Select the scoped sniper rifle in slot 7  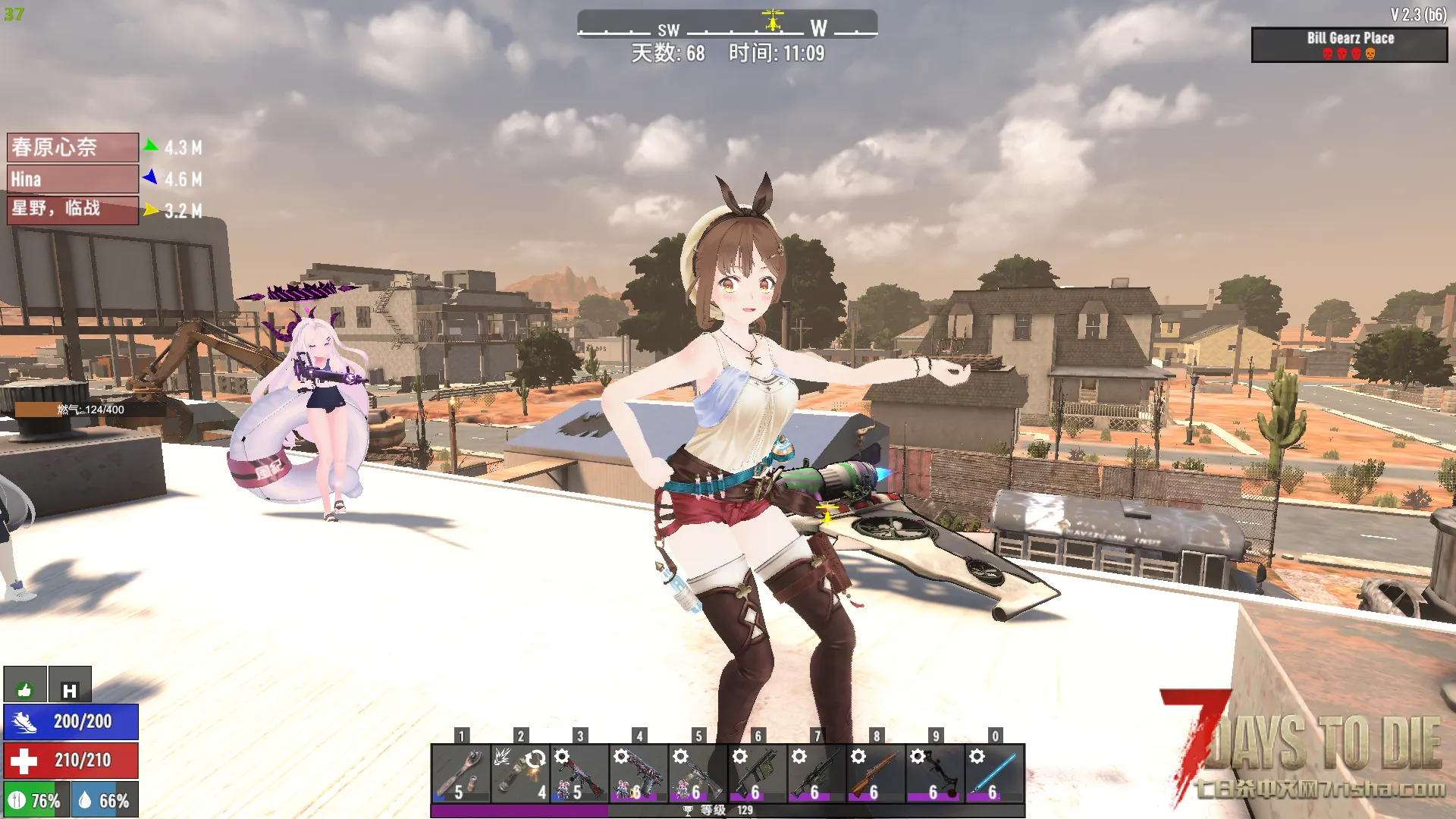(x=816, y=773)
